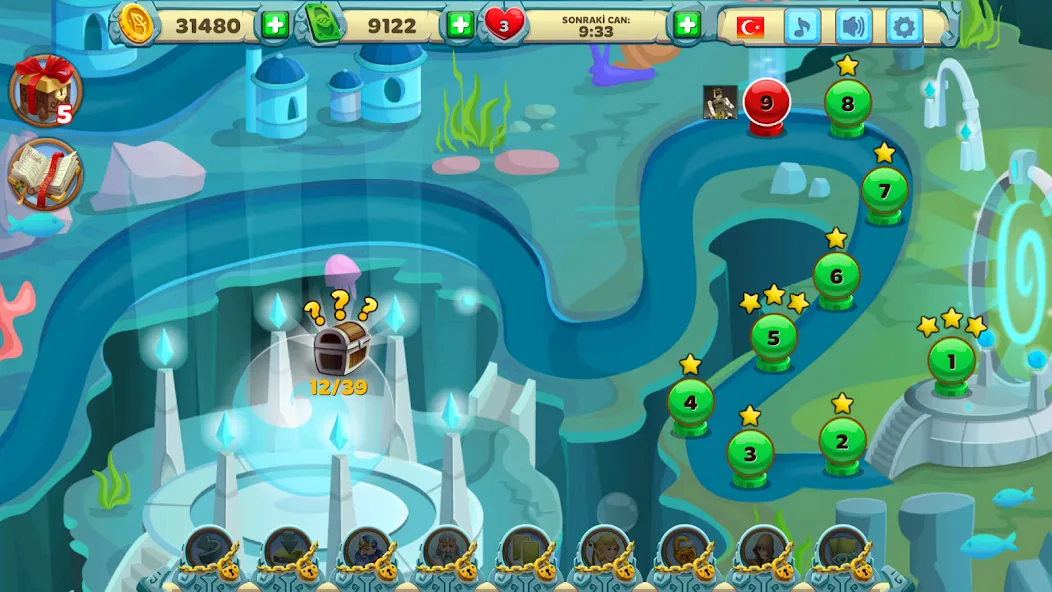Change language via the Turkish flag

coord(750,27)
